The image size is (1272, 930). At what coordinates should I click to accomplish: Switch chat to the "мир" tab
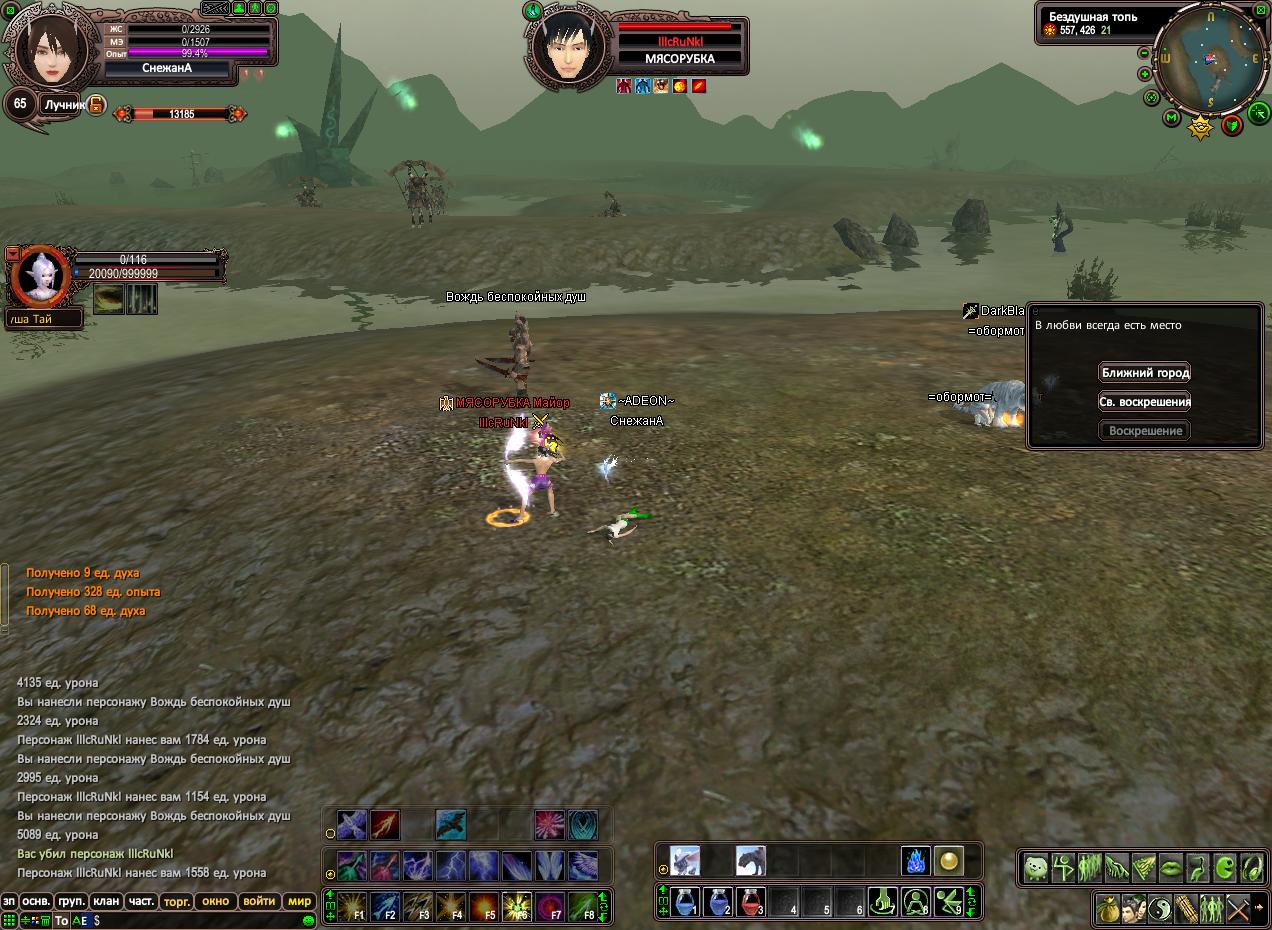click(299, 901)
